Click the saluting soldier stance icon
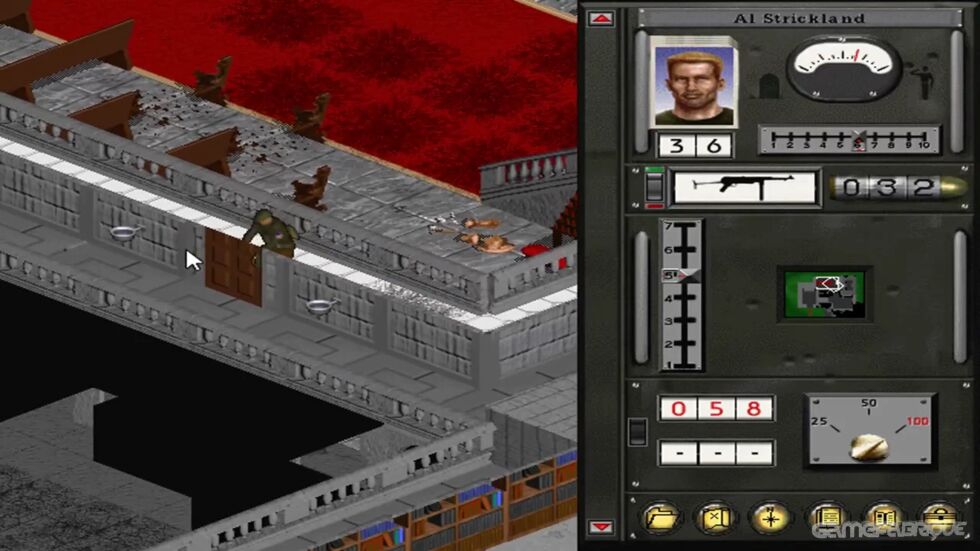980x551 pixels. (925, 81)
